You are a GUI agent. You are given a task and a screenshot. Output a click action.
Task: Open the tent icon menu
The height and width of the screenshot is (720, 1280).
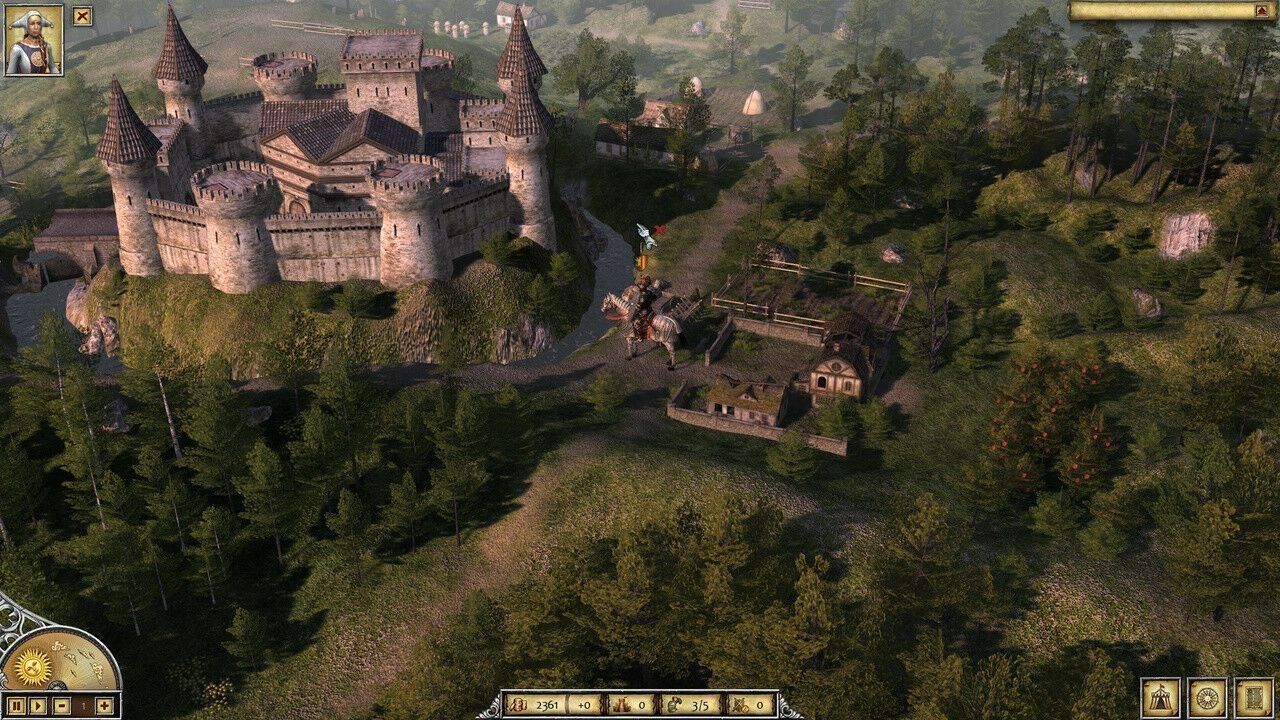pos(1161,698)
